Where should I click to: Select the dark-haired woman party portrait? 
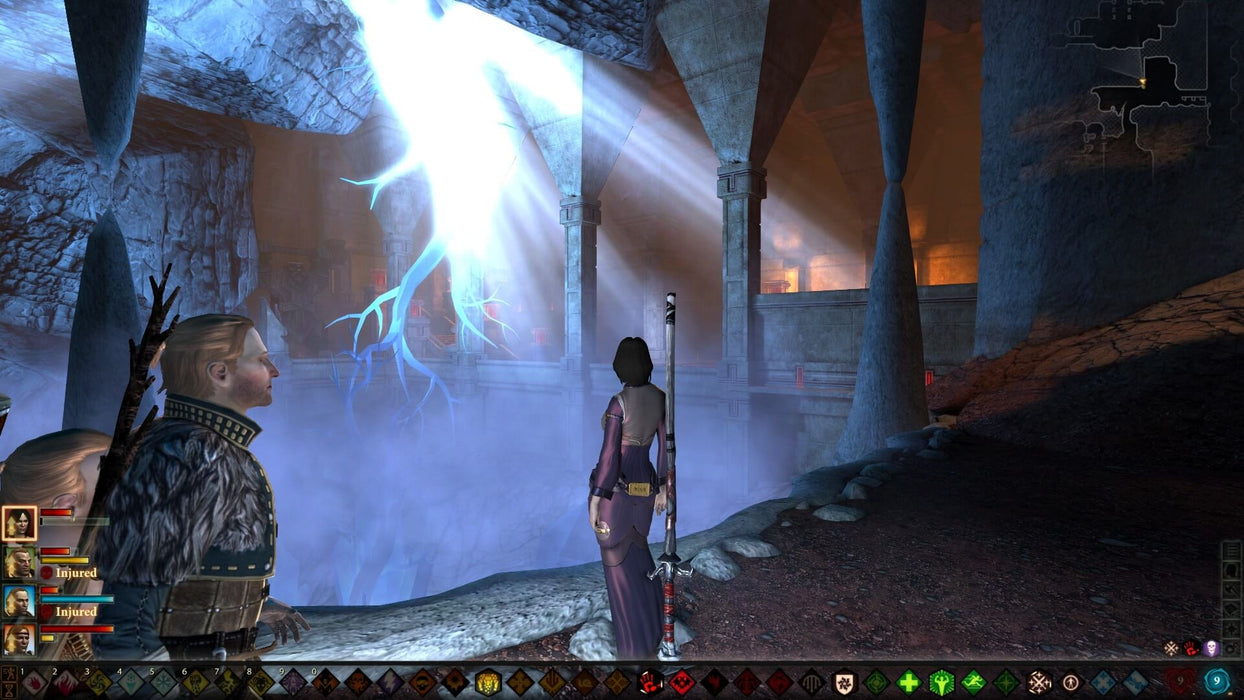click(19, 523)
